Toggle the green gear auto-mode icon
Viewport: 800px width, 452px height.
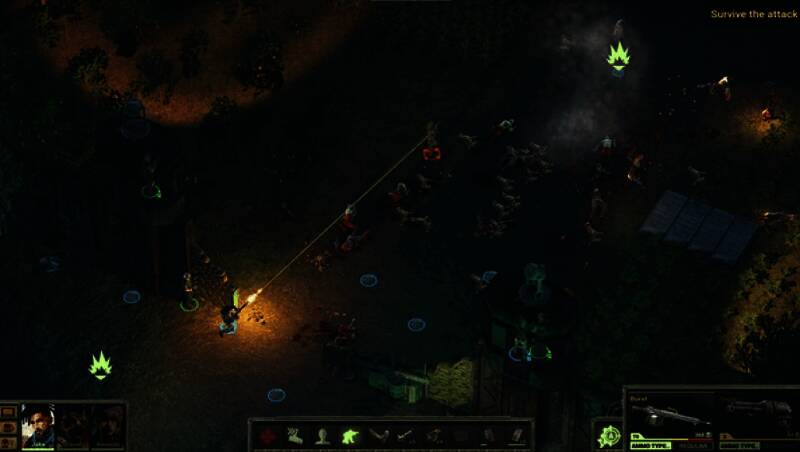click(608, 436)
